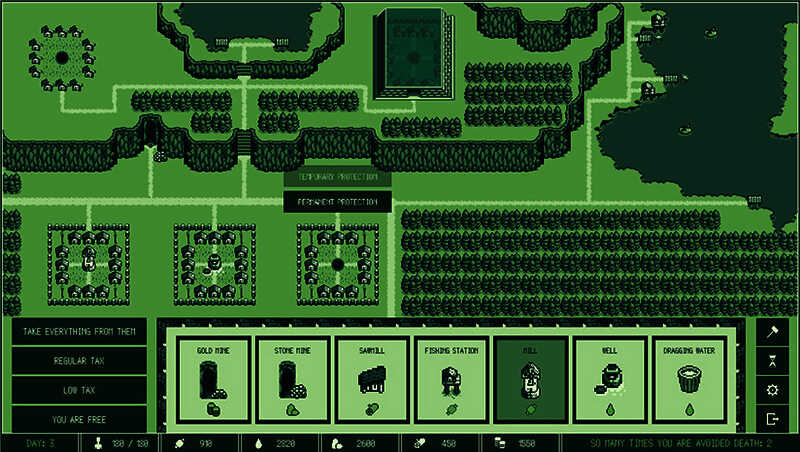Apply the Low Tax policy
The image size is (800, 452).
80,390
